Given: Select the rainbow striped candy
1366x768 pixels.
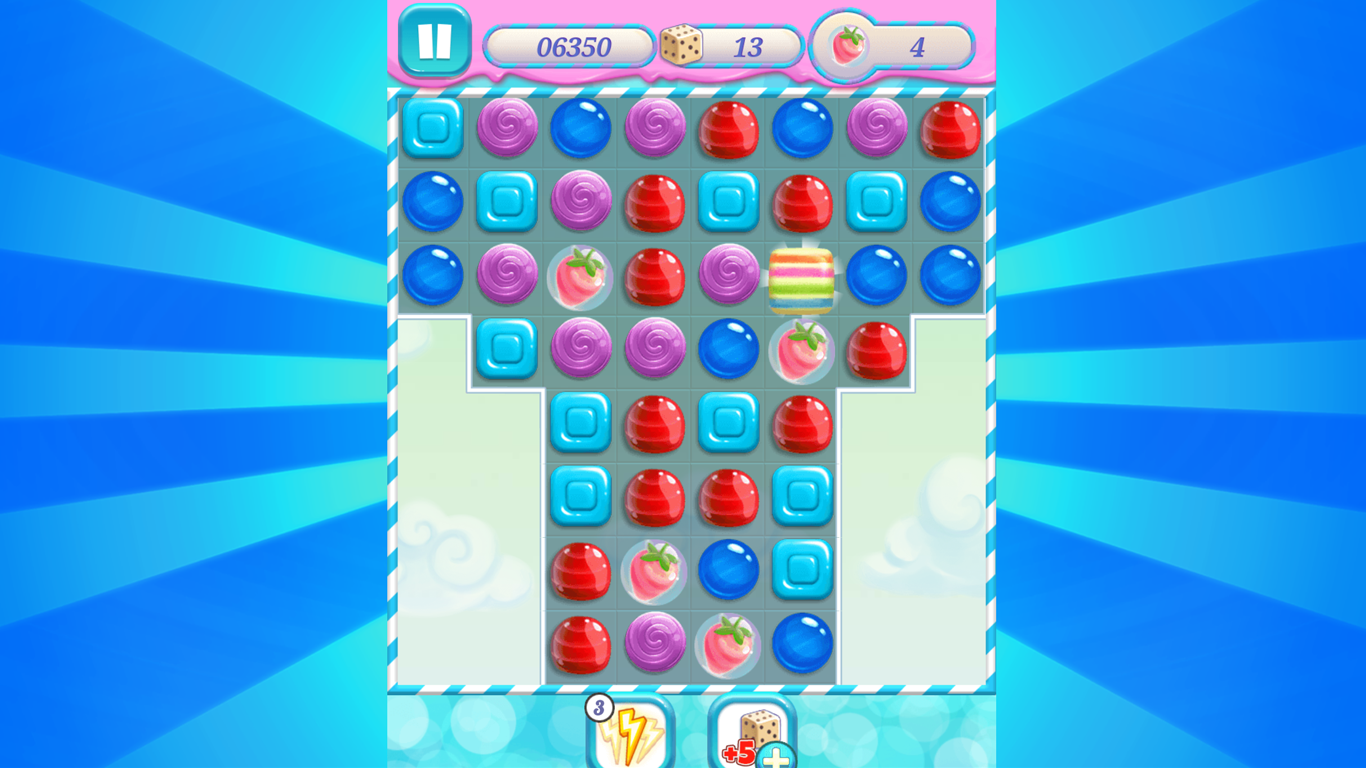Looking at the screenshot, I should coord(803,277).
